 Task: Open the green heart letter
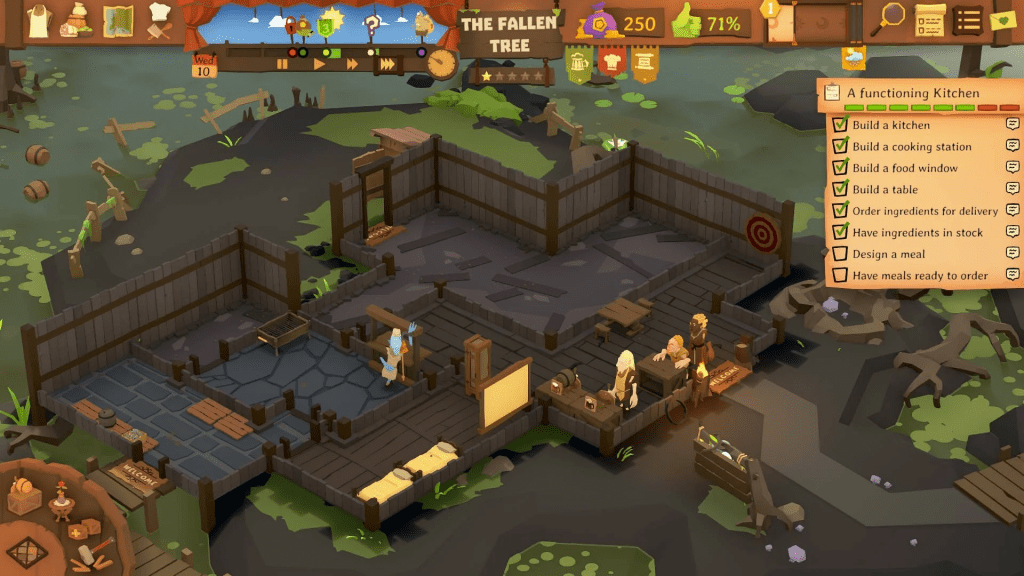pos(1001,18)
